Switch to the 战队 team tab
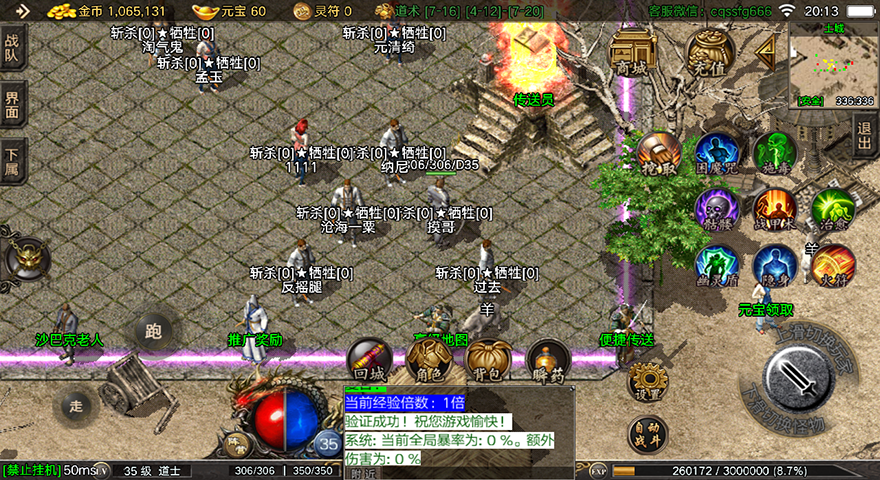The image size is (880, 480). click(13, 47)
